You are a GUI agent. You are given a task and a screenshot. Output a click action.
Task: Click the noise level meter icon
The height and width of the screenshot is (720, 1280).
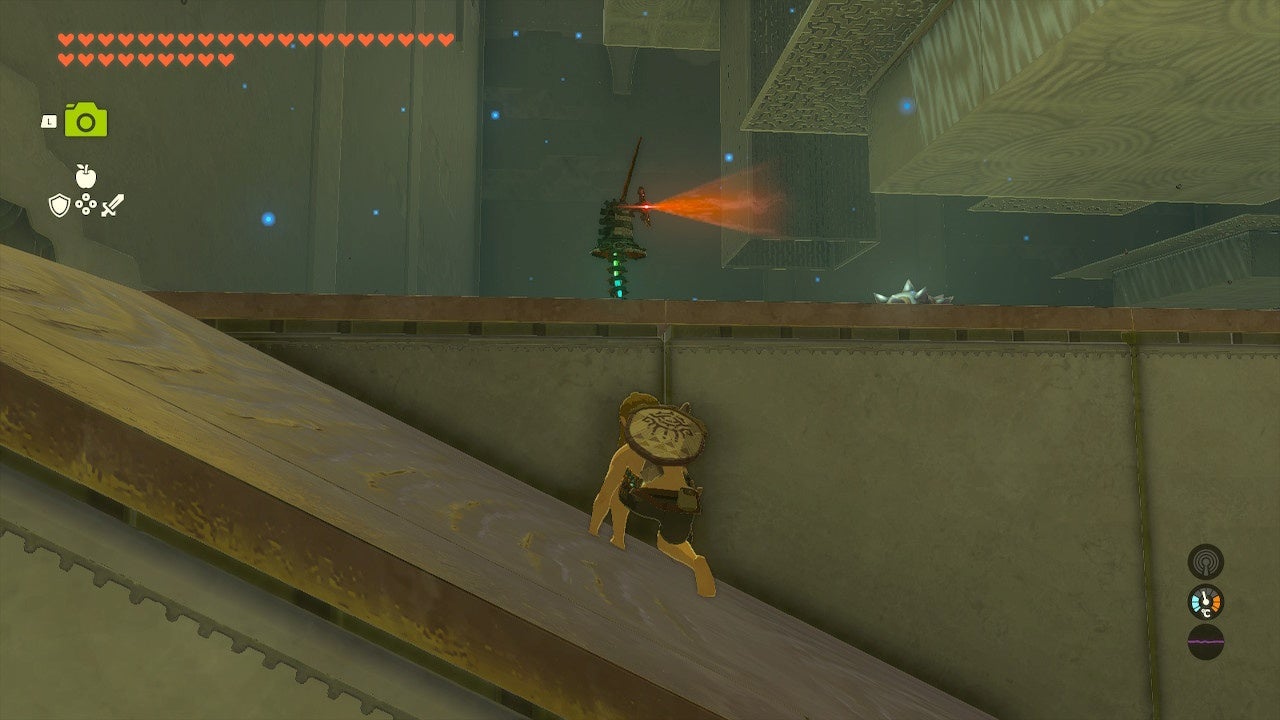coord(1205,642)
